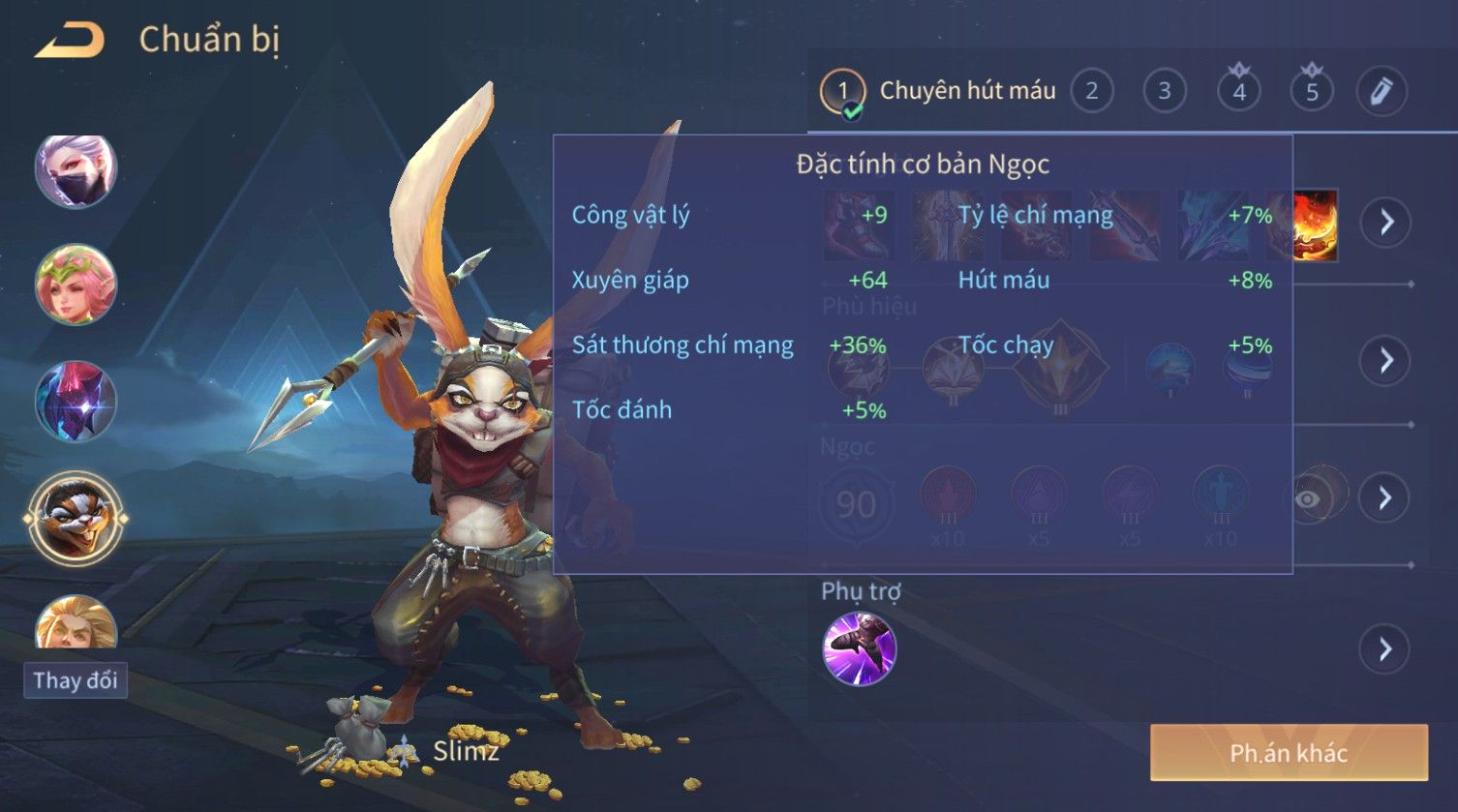Select the active Chuyên hút máu preset

pos(938,92)
